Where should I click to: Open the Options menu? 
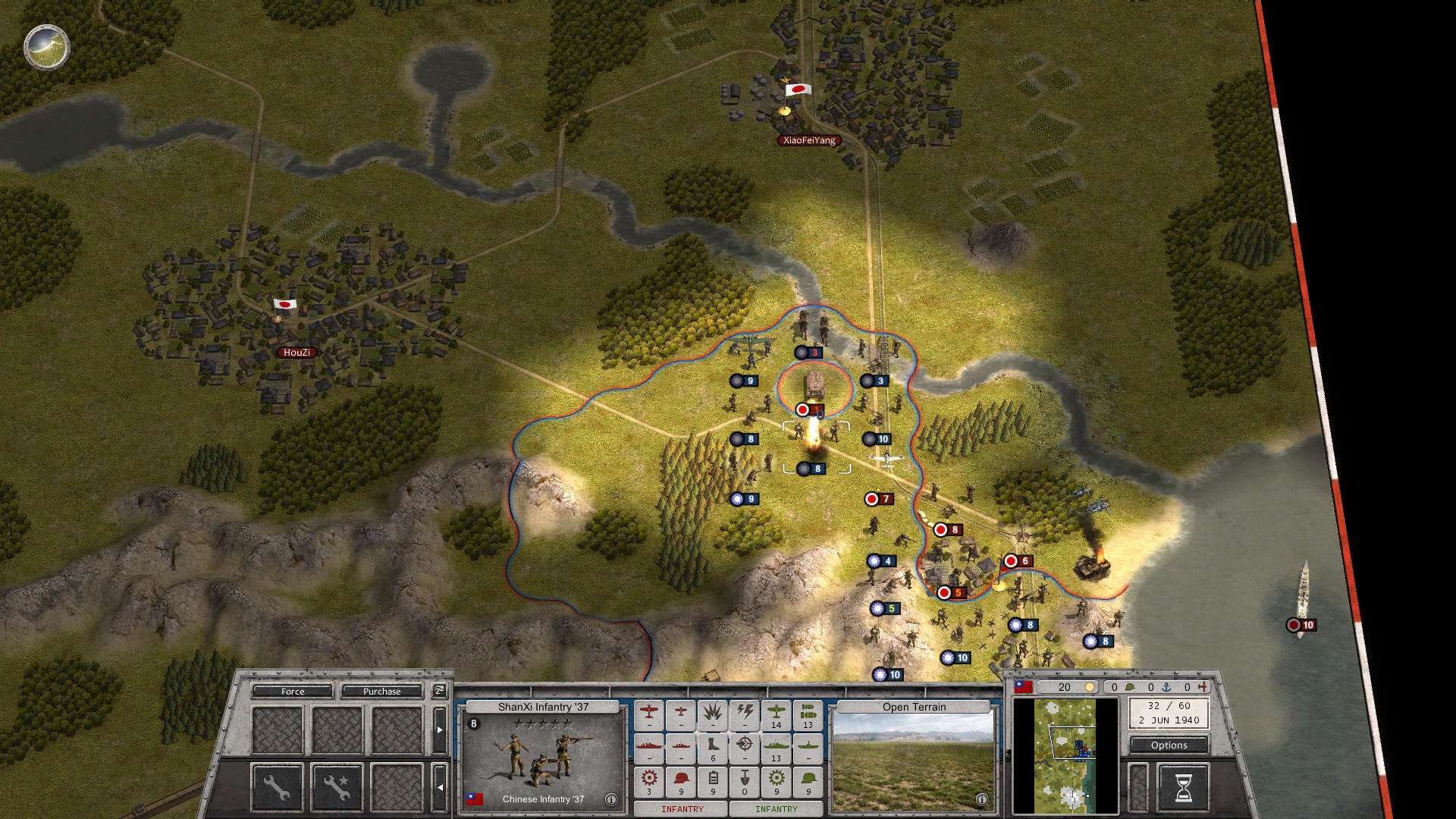coord(1168,745)
